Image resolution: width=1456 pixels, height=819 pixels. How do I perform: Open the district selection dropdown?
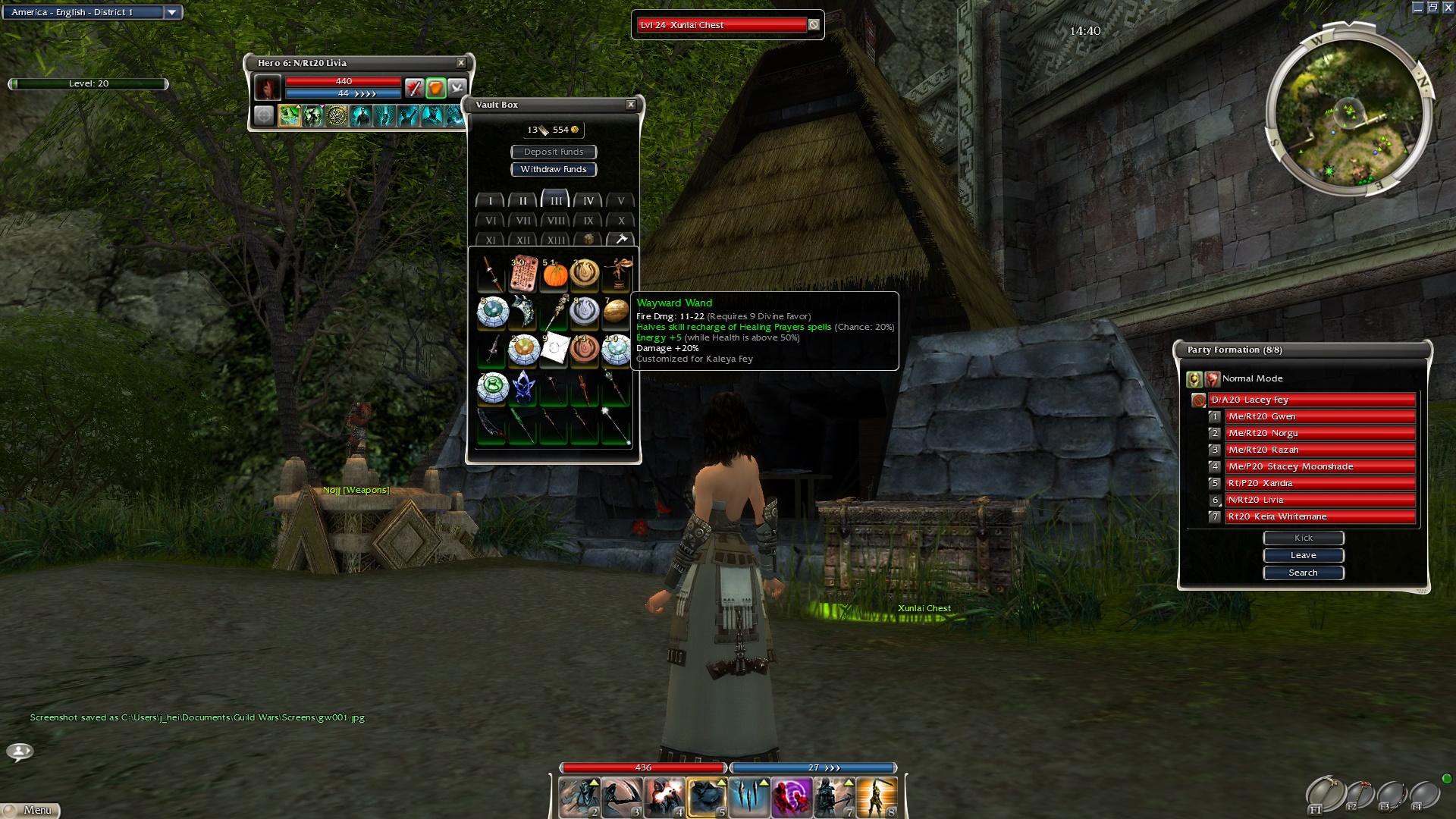tap(172, 12)
